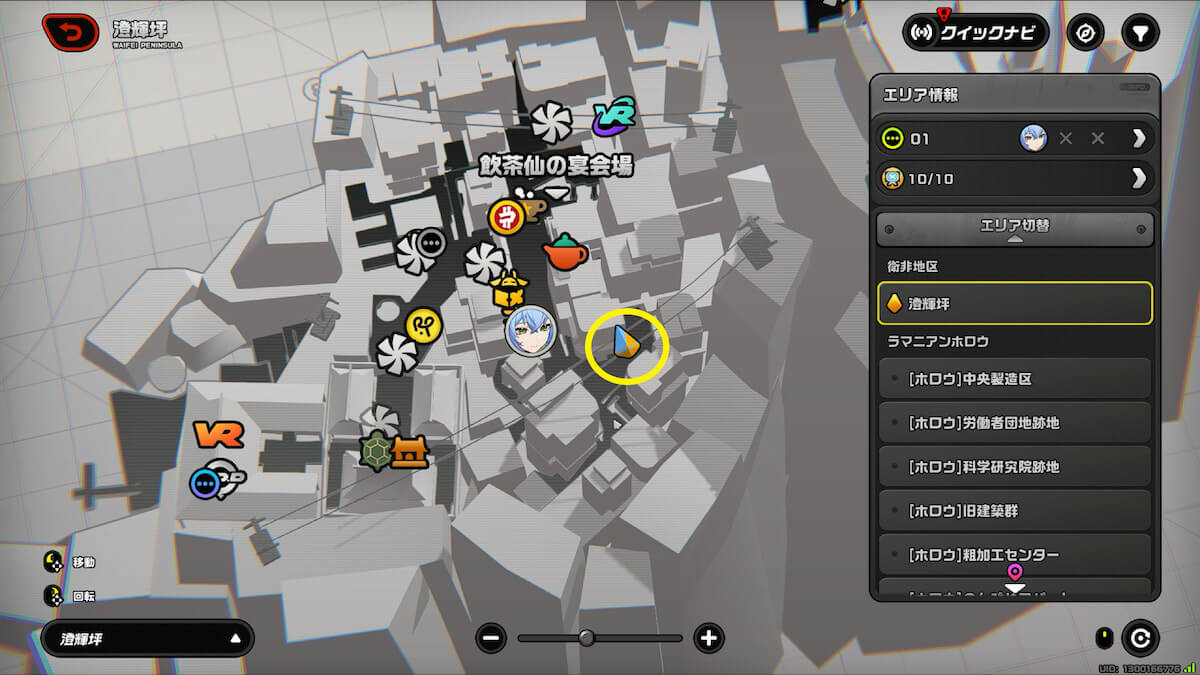1200x675 pixels.
Task: Choose [ホロウ]労働者団地跡地 area
Action: [1014, 423]
